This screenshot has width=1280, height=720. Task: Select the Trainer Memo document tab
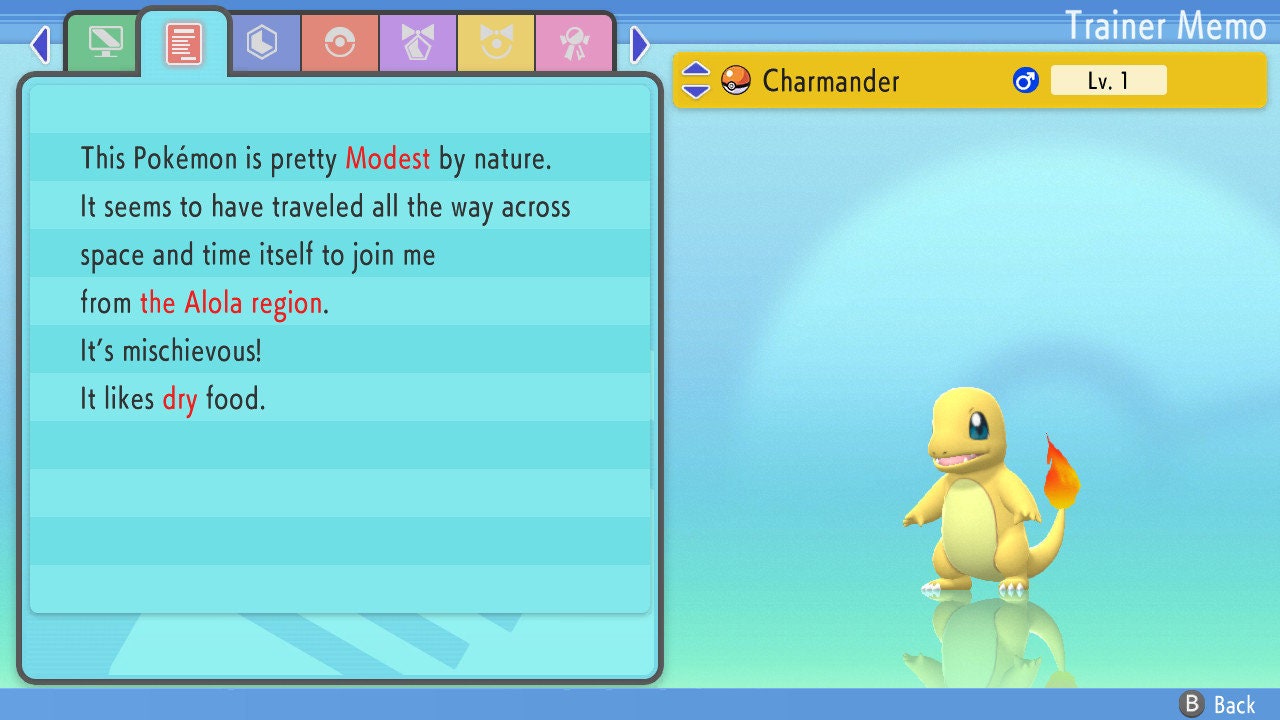tap(184, 43)
